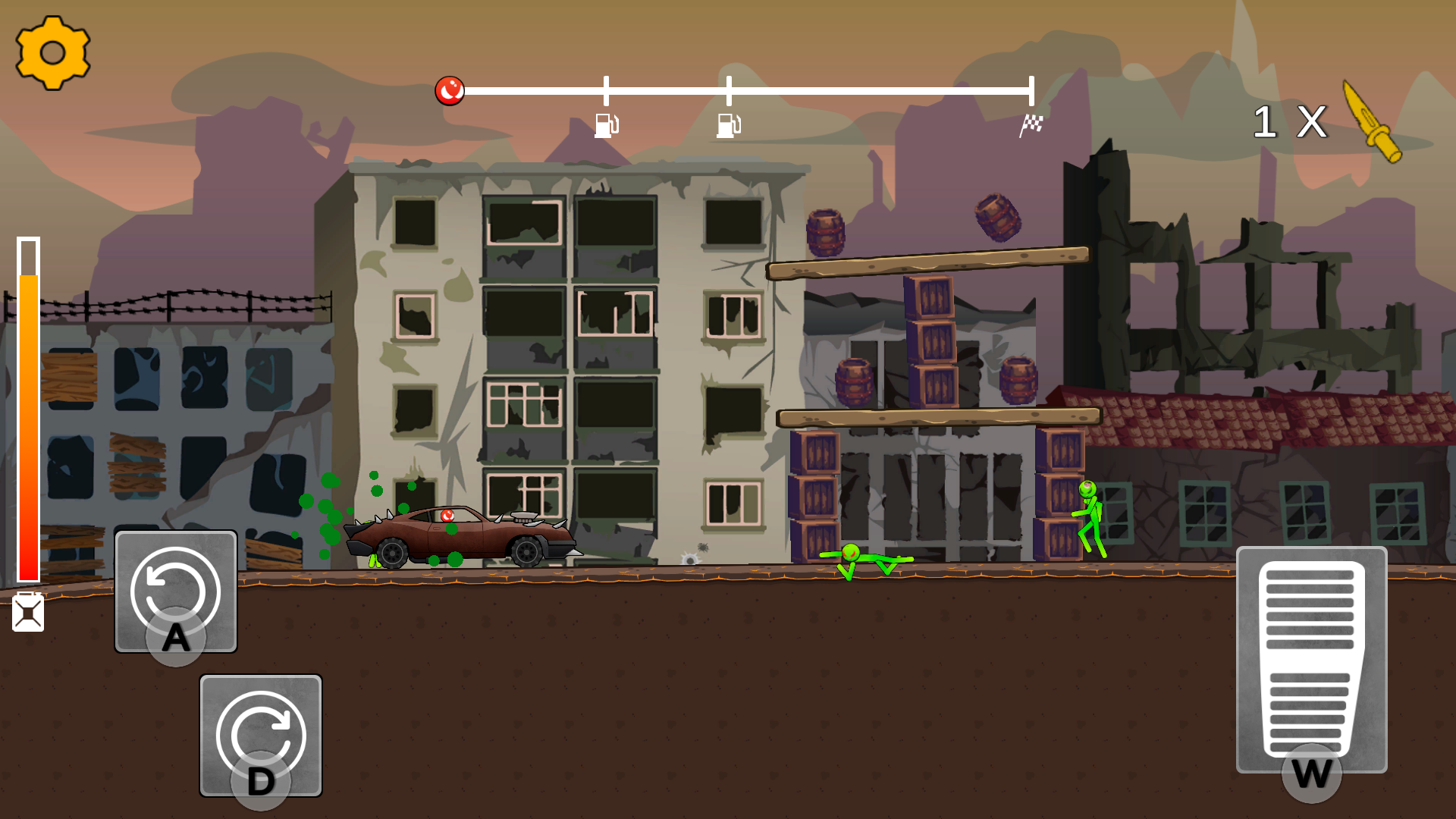The image size is (1456, 819).
Task: Open the settings gear menu
Action: [x=52, y=52]
